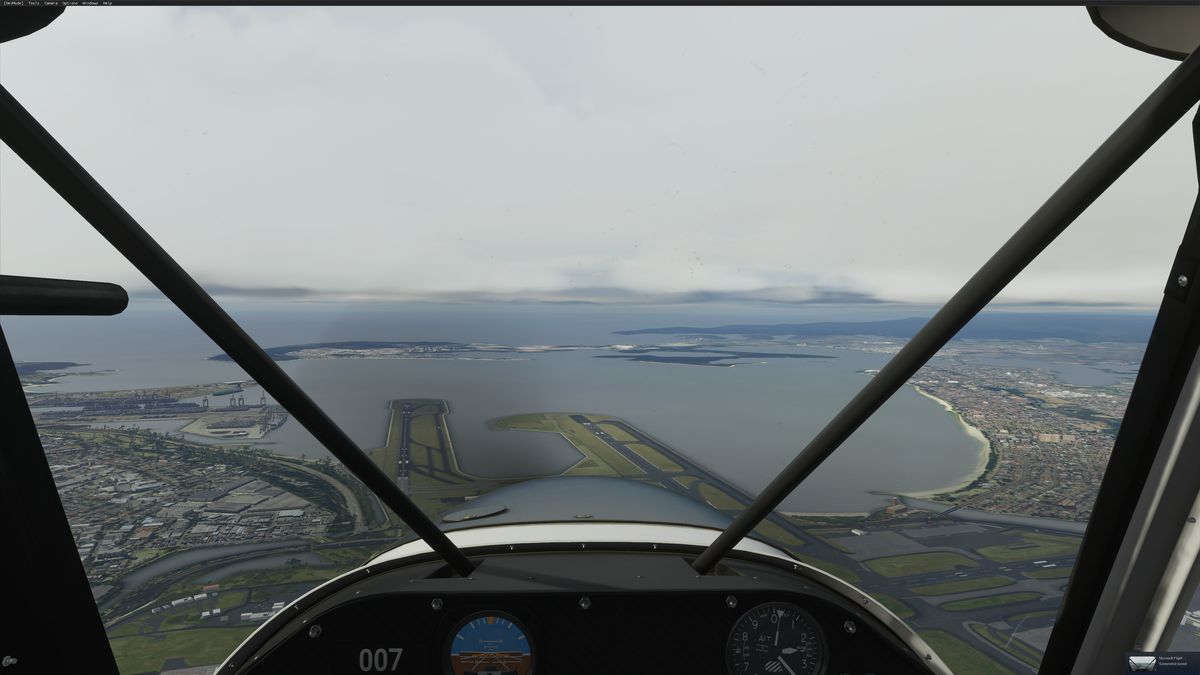Open the Camera menu
The image size is (1200, 675).
click(51, 3)
